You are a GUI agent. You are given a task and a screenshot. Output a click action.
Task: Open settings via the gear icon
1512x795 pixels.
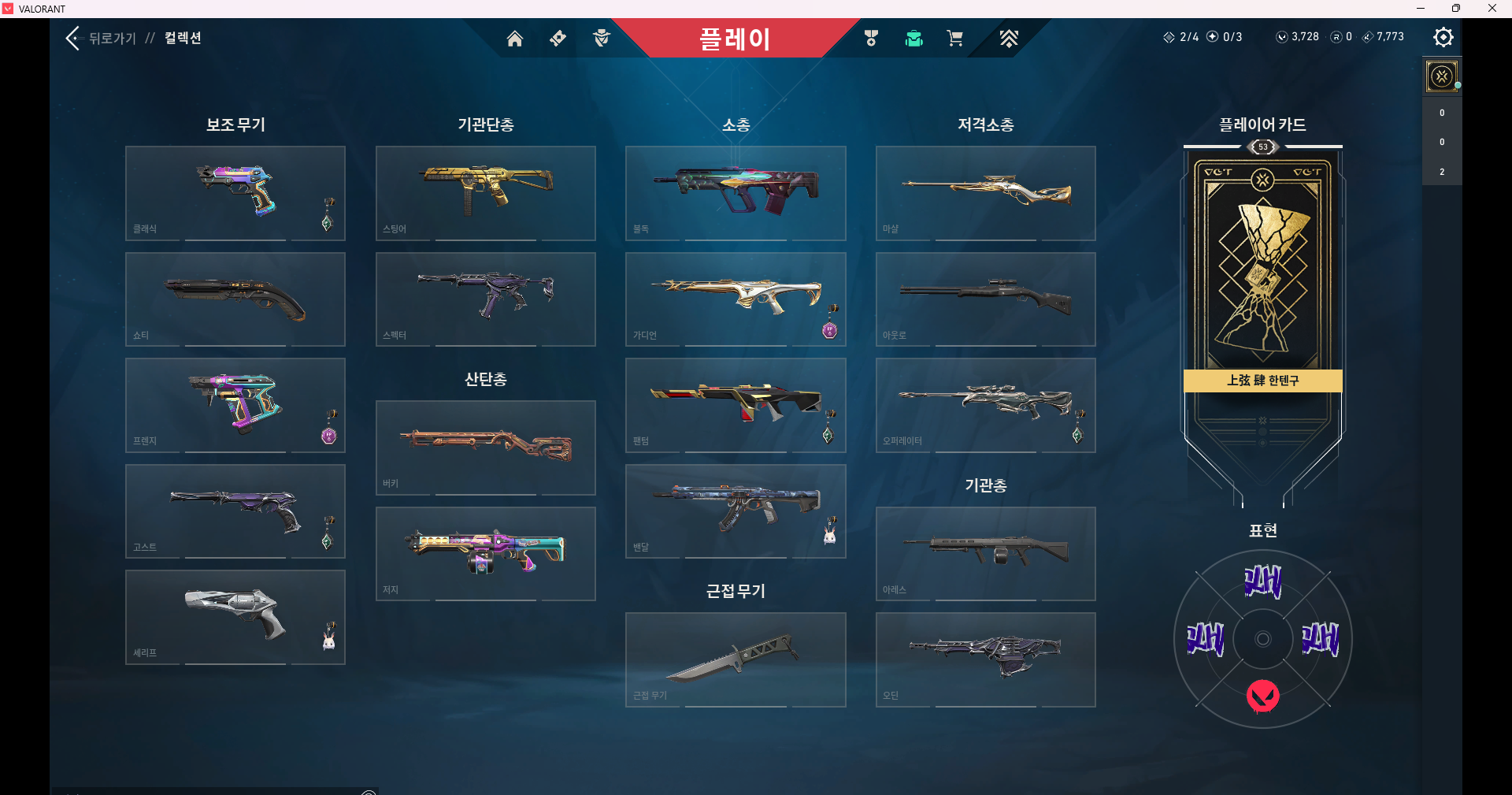point(1443,37)
